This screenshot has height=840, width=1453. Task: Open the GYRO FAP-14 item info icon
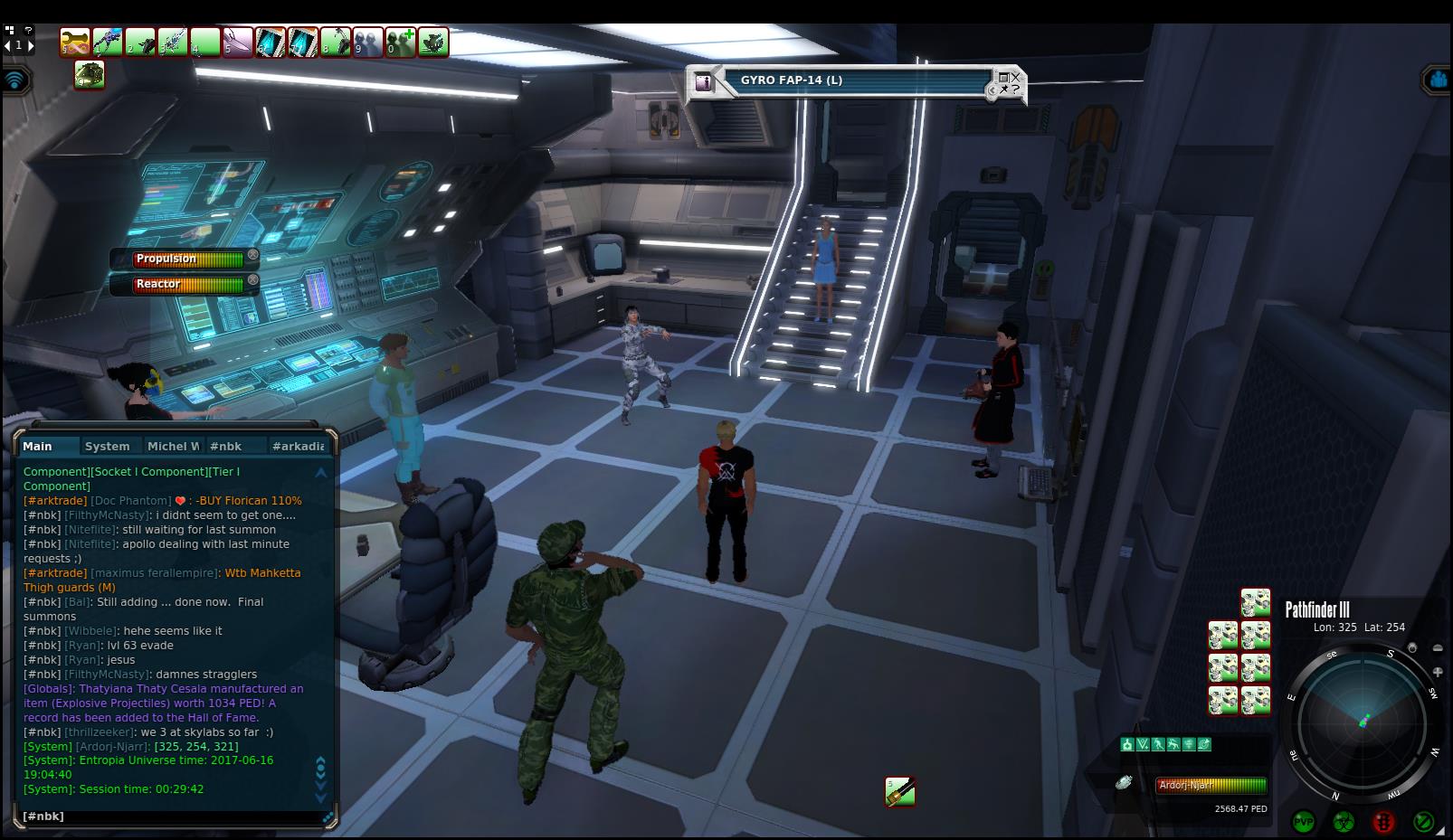[704, 82]
